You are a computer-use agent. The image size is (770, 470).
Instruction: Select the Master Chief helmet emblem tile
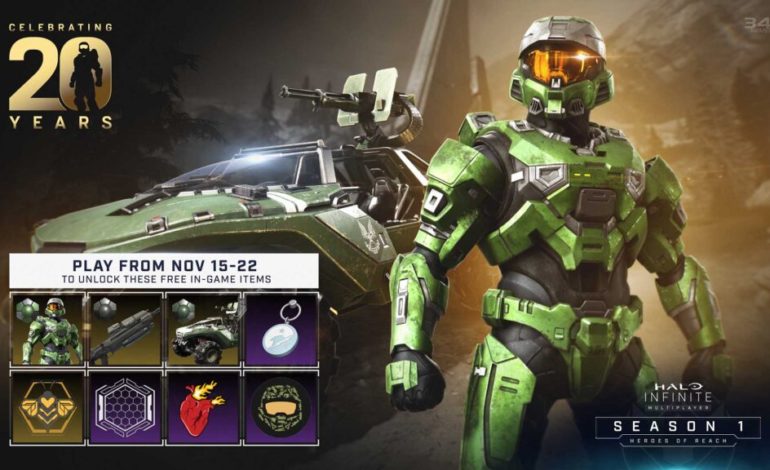281,407
